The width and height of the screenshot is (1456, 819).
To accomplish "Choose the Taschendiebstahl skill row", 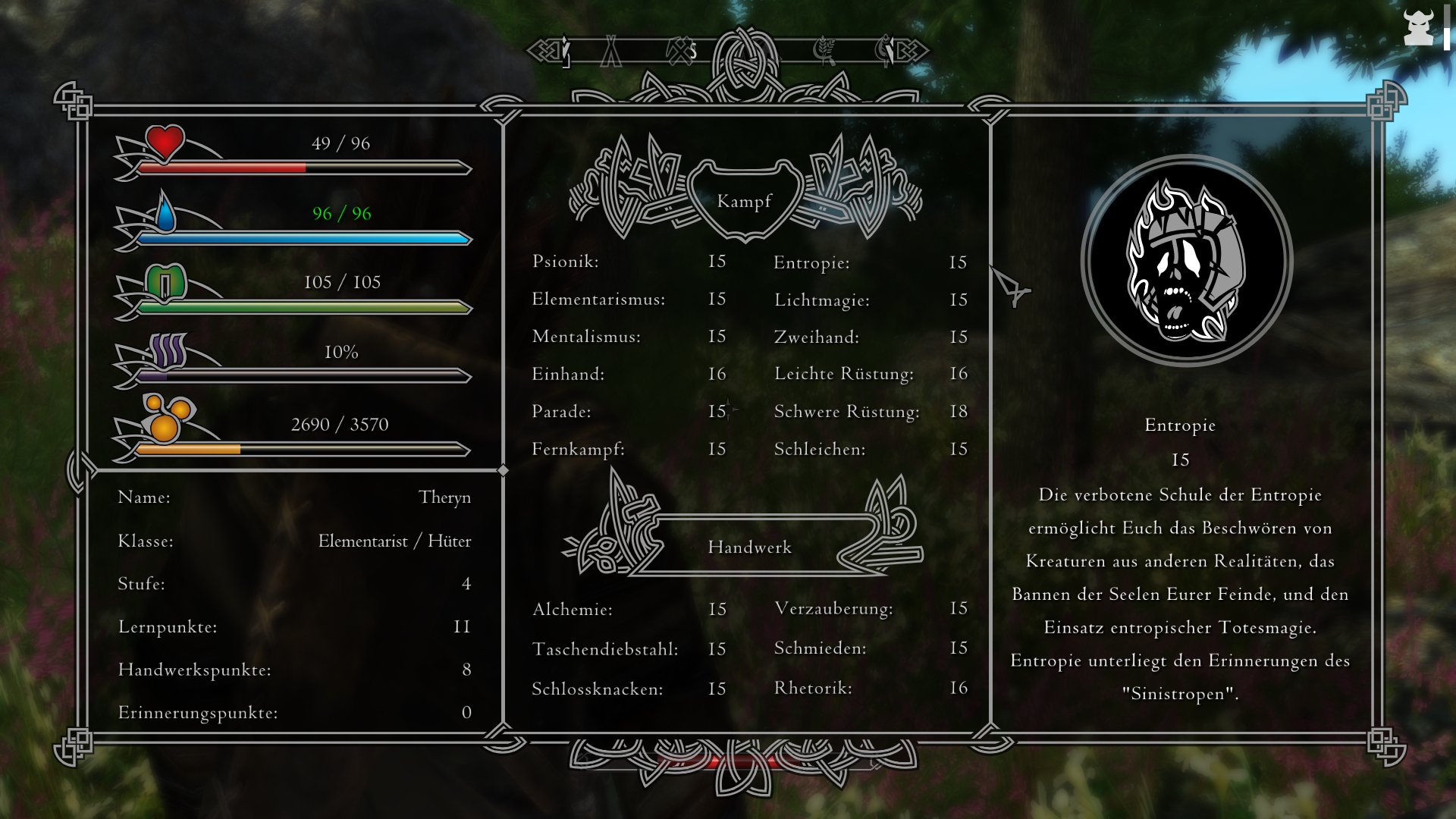I will 605,650.
